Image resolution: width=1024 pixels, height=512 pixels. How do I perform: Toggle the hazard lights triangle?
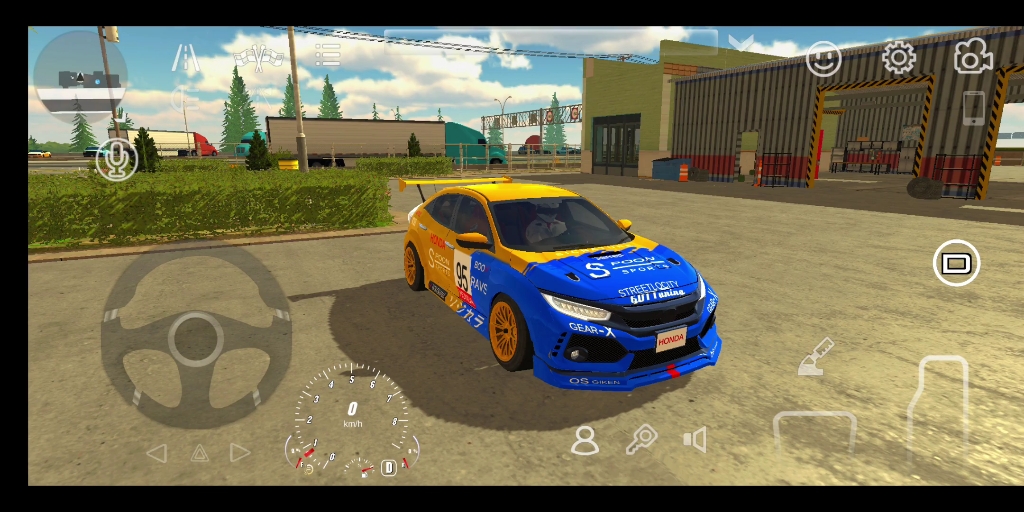200,453
